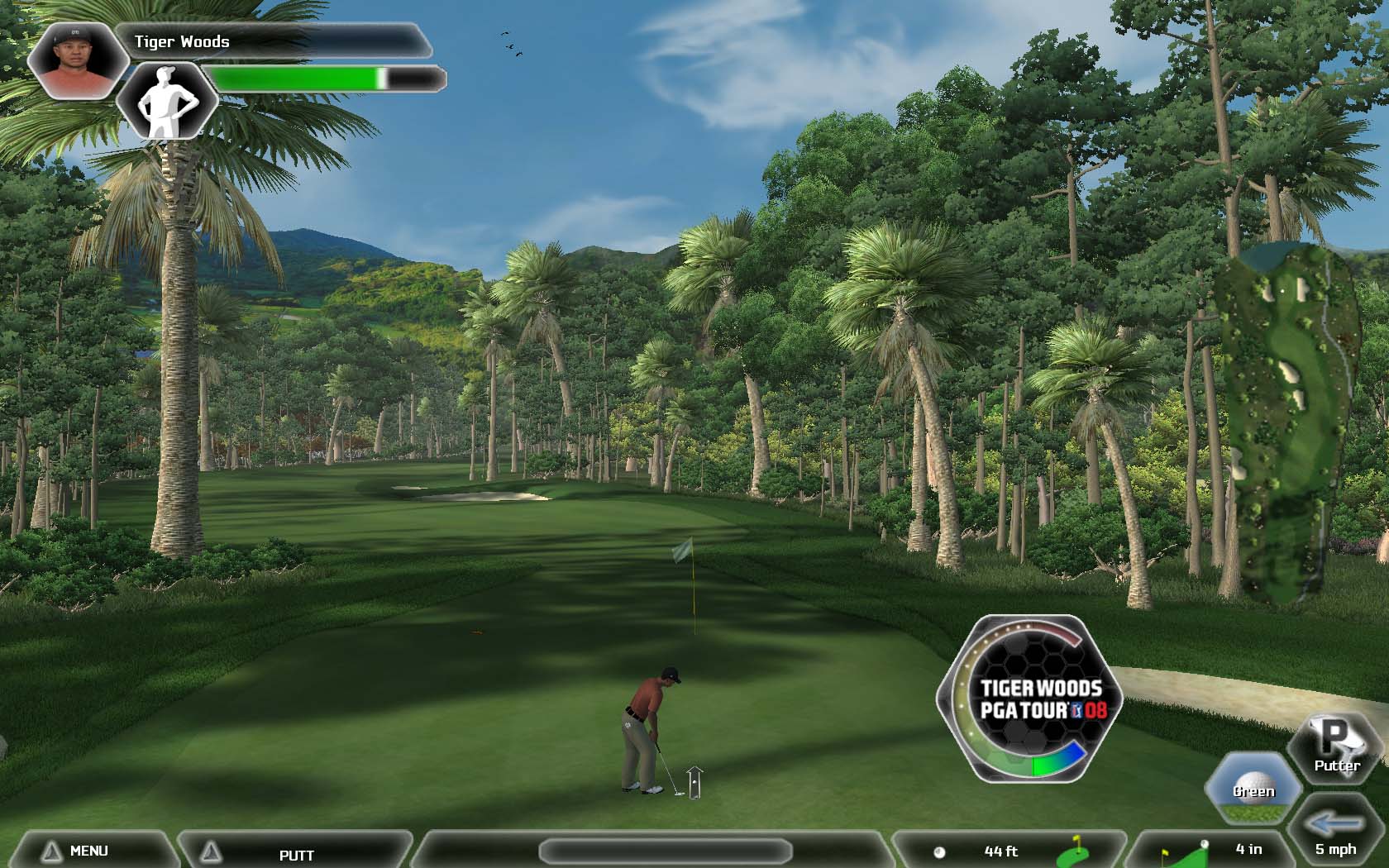Click the swing meter gauge
Viewport: 1389px width, 868px height.
point(1030,699)
